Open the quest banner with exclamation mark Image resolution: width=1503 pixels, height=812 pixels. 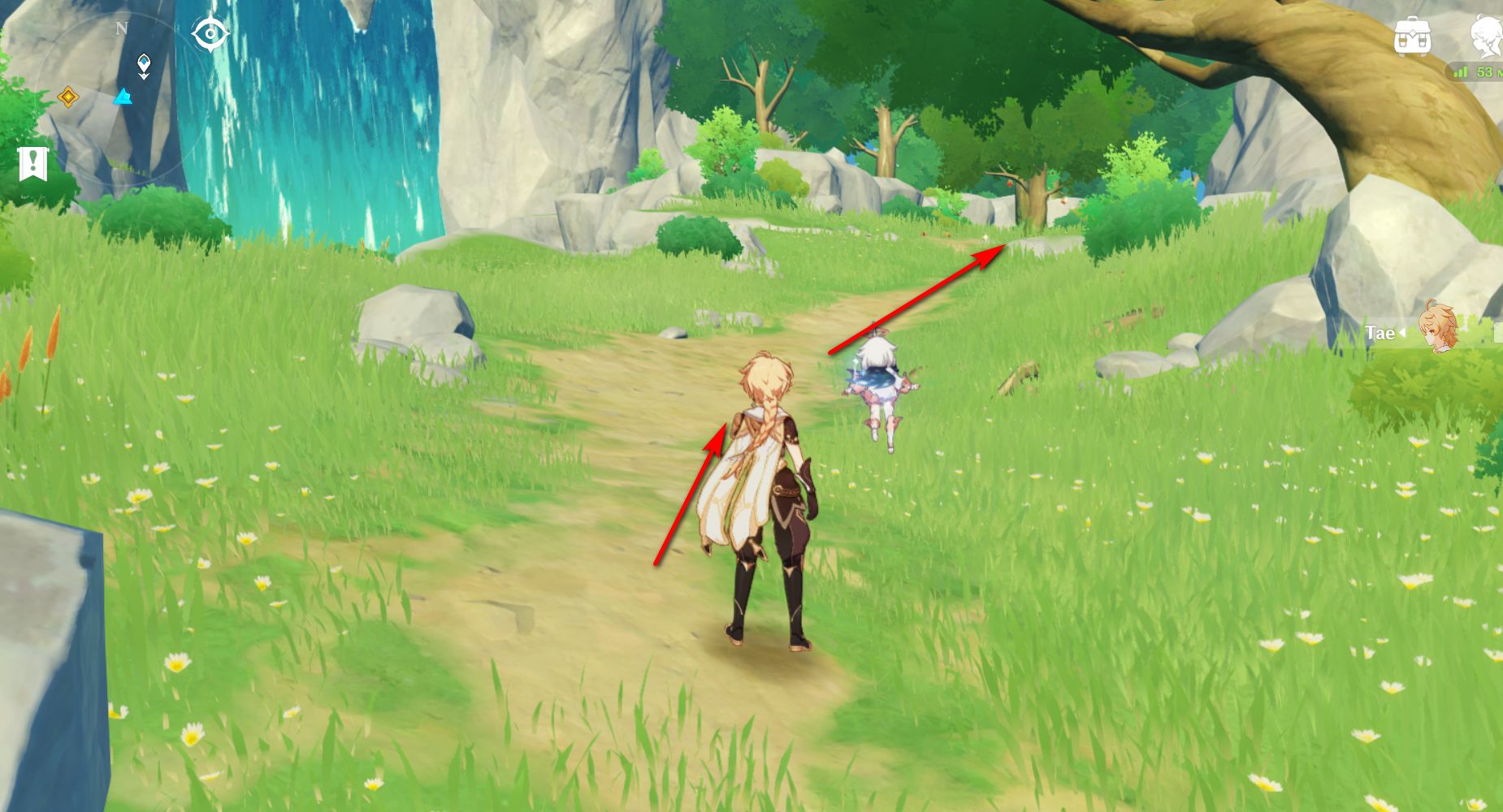tap(33, 165)
